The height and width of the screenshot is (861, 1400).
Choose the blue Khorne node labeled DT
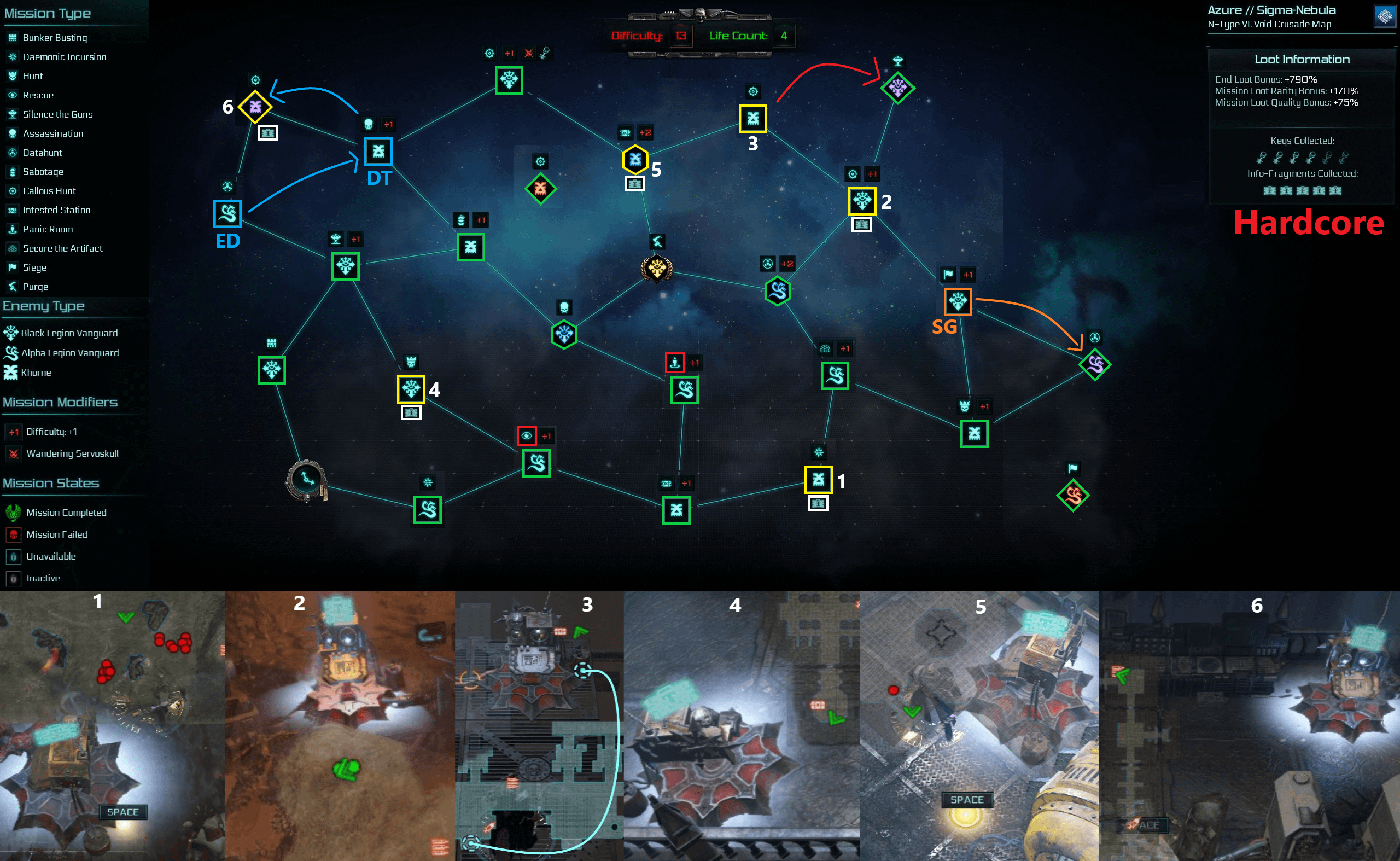tap(378, 152)
